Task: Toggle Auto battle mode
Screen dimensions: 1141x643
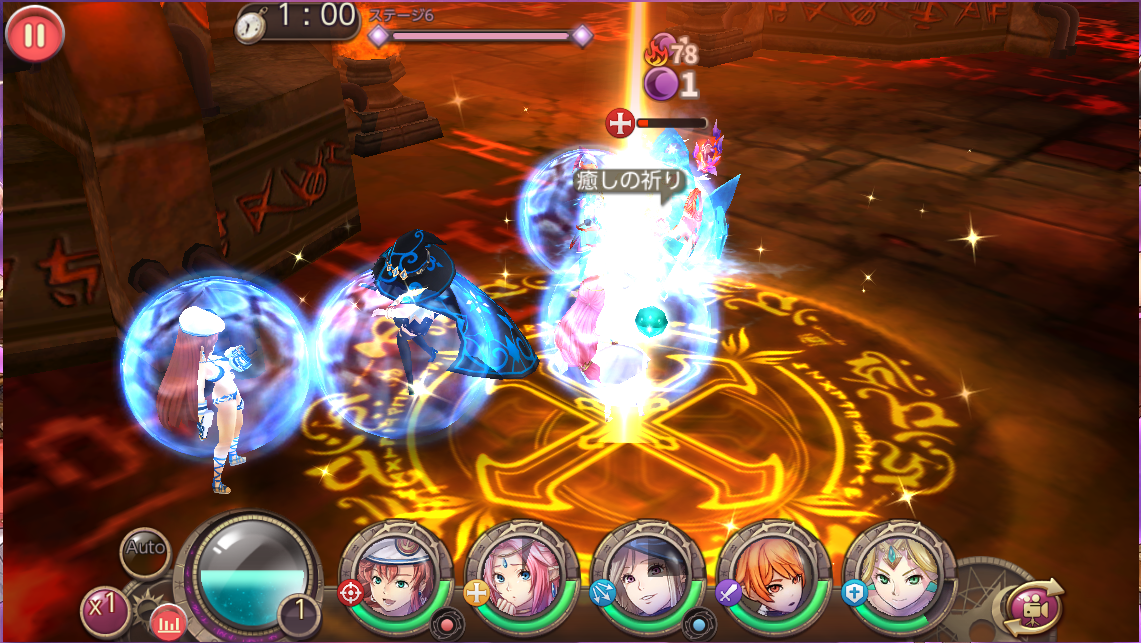Action: pos(145,549)
